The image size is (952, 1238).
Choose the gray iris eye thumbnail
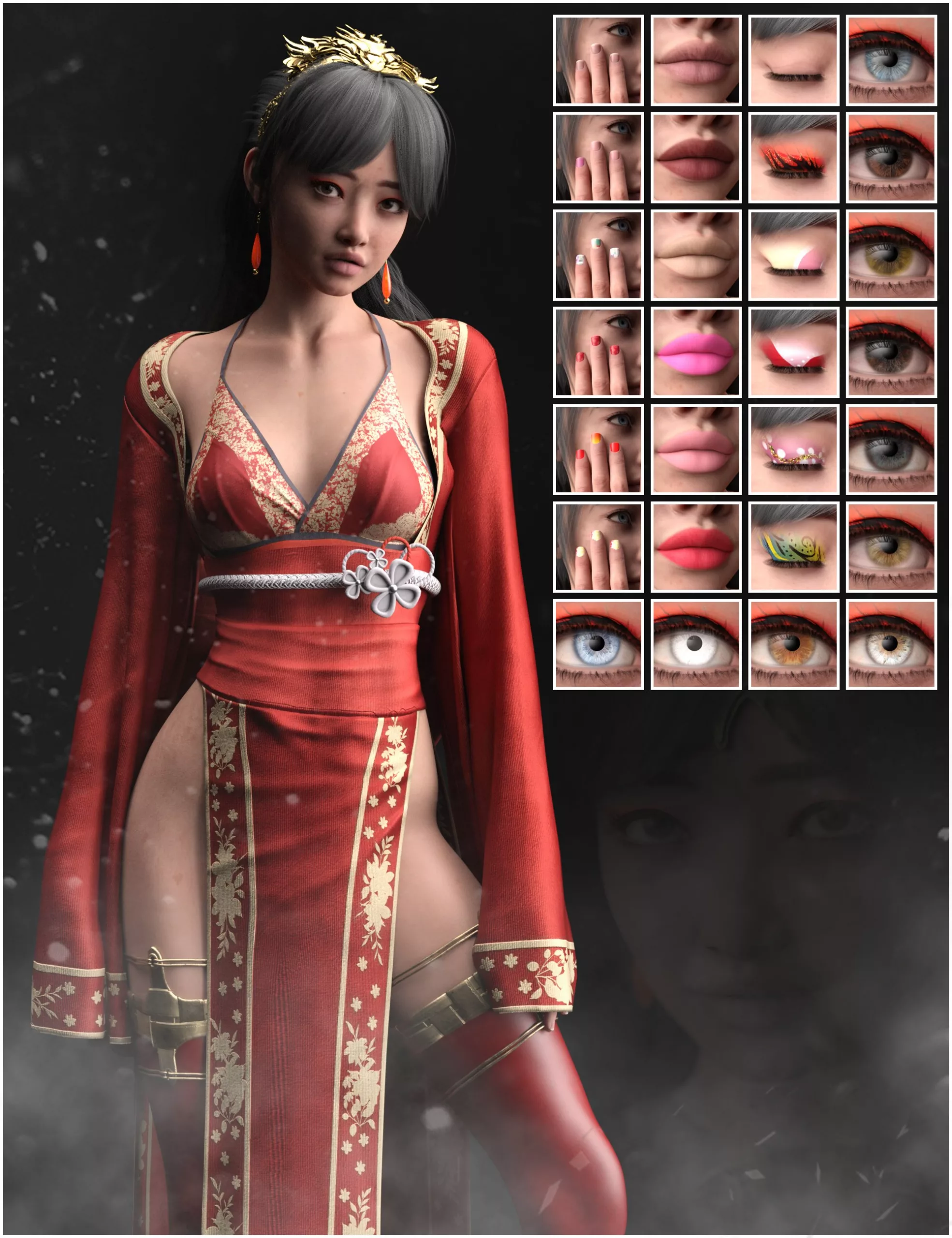(x=891, y=450)
